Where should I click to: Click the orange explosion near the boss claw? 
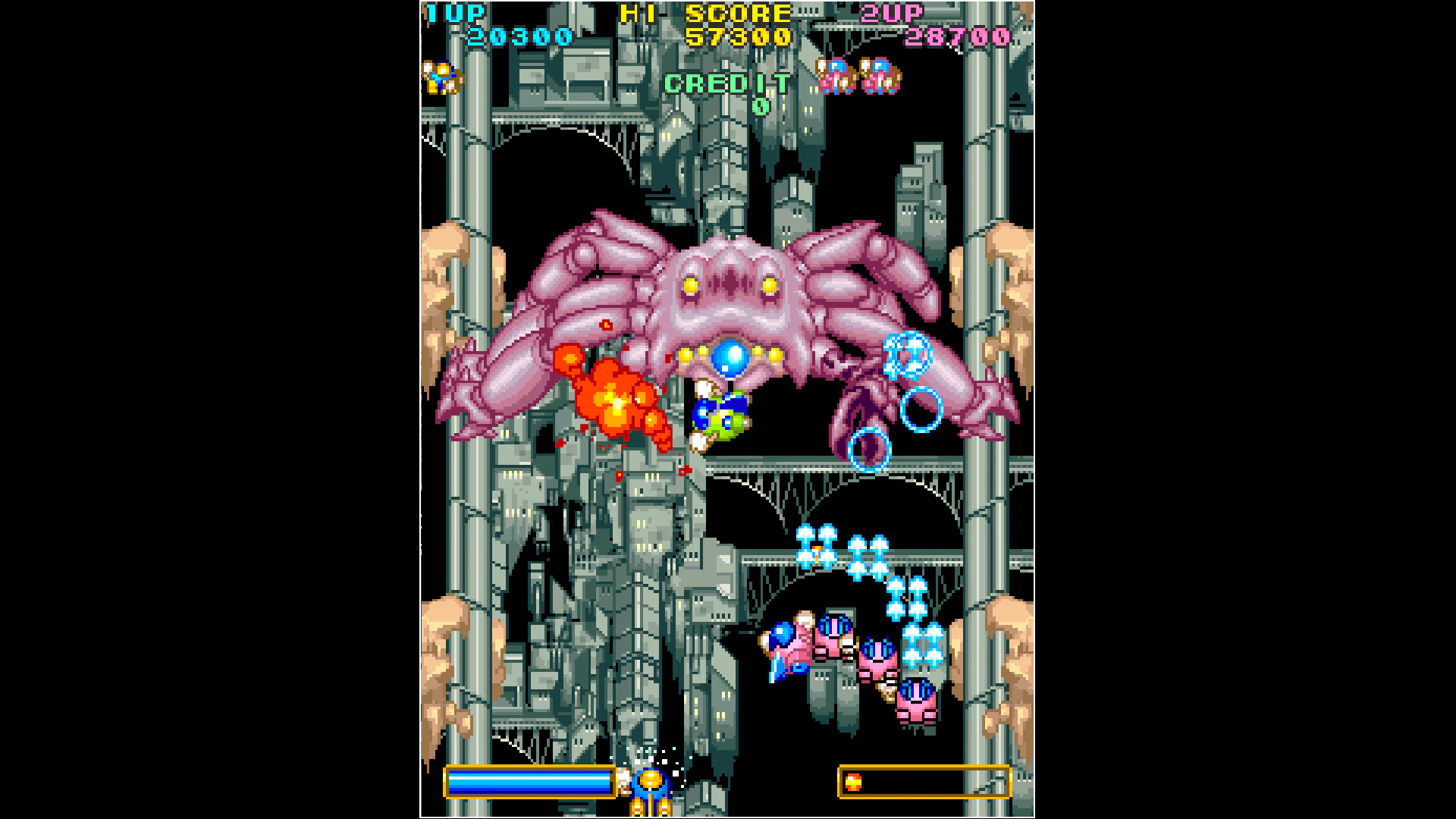pyautogui.click(x=614, y=402)
